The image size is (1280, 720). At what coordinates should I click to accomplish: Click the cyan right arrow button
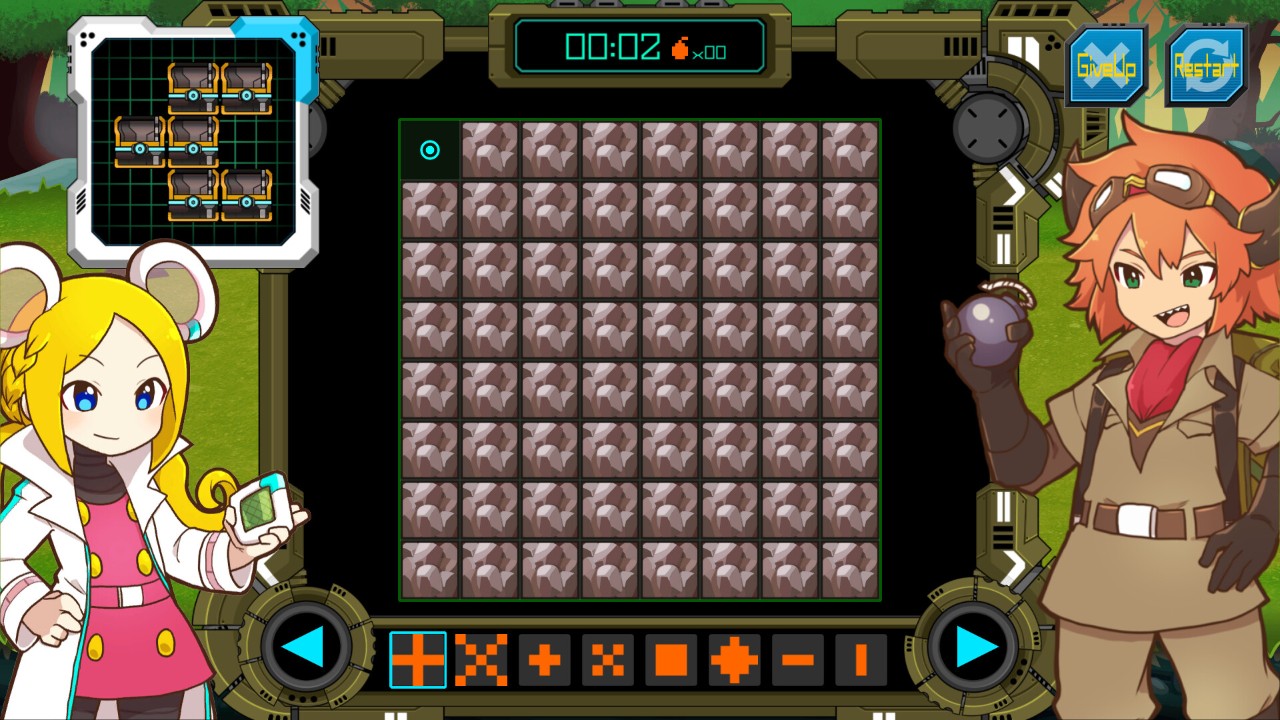click(x=976, y=648)
